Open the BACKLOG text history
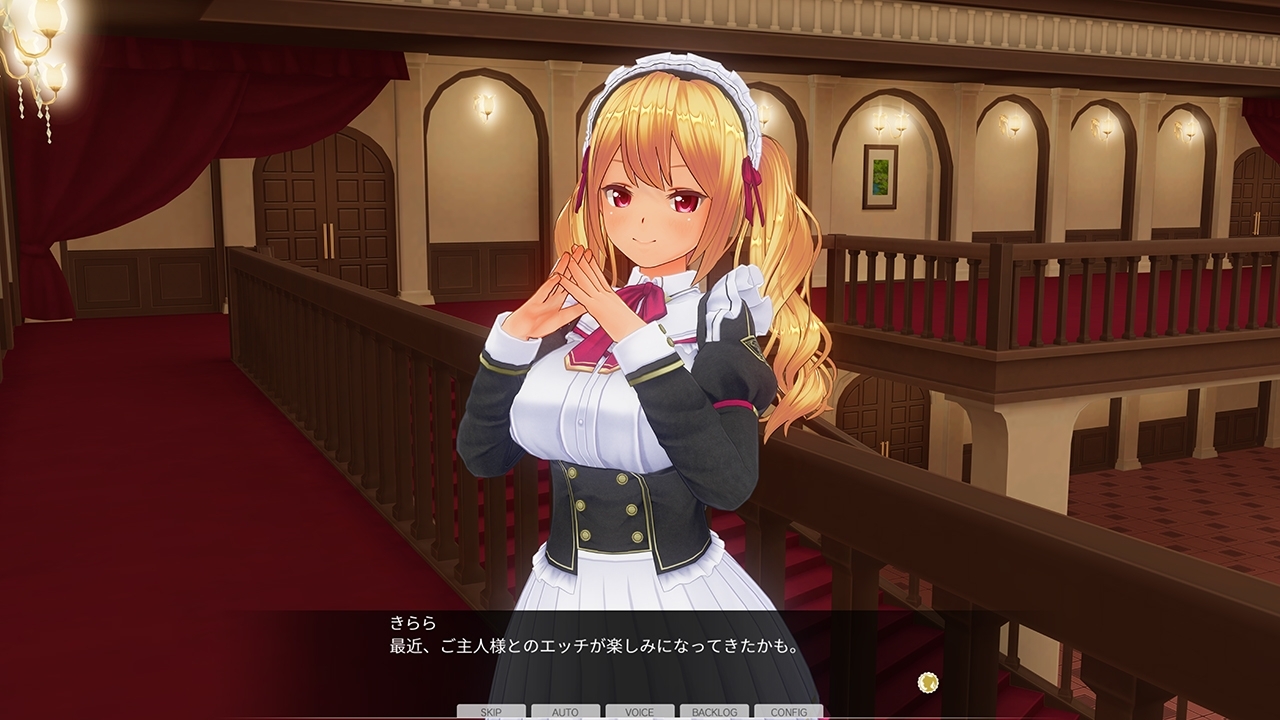Image resolution: width=1280 pixels, height=720 pixels. 716,713
